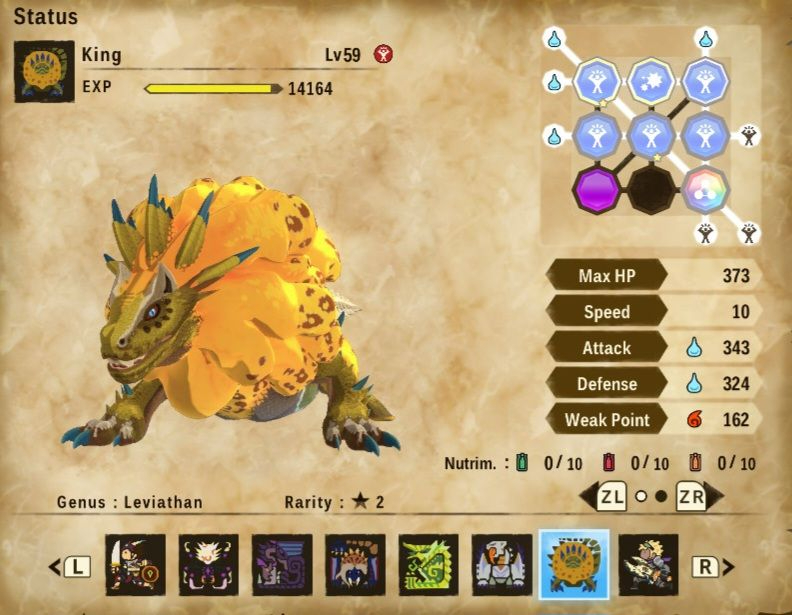
Task: Select the purple gene slot
Action: point(597,188)
